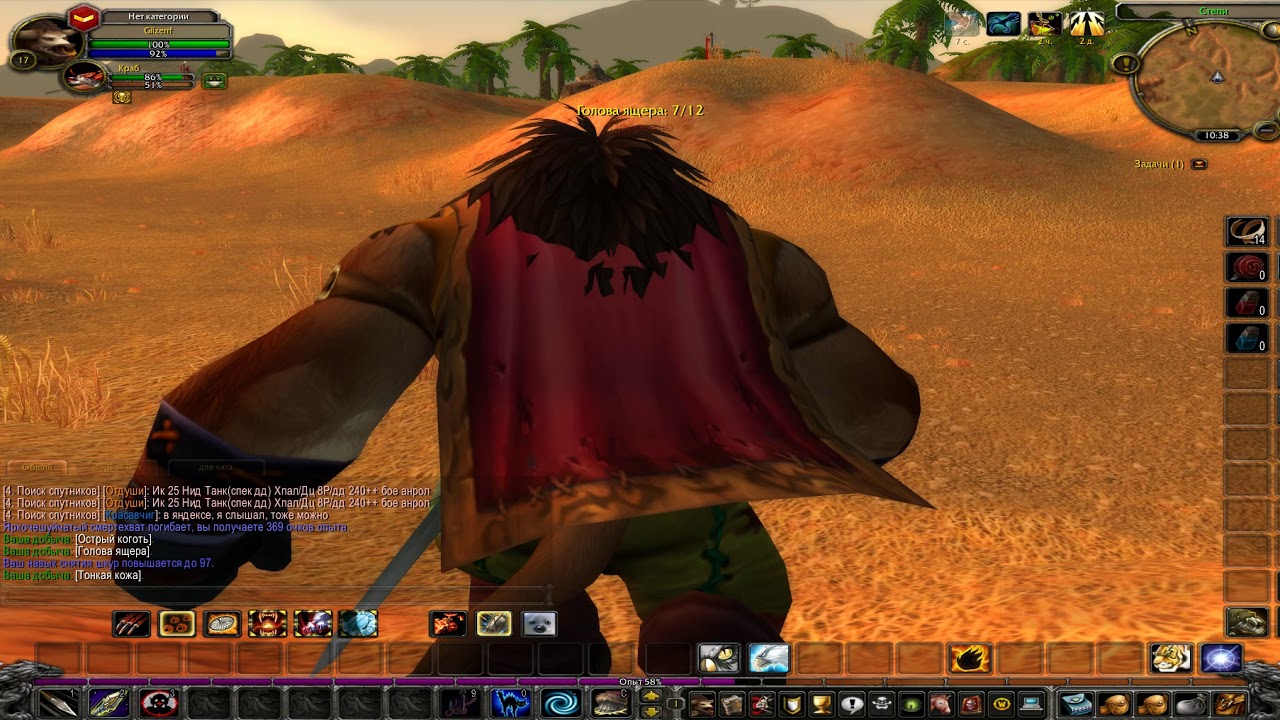Activate the blue swirl portal ability
Image resolution: width=1280 pixels, height=720 pixels.
pos(561,702)
